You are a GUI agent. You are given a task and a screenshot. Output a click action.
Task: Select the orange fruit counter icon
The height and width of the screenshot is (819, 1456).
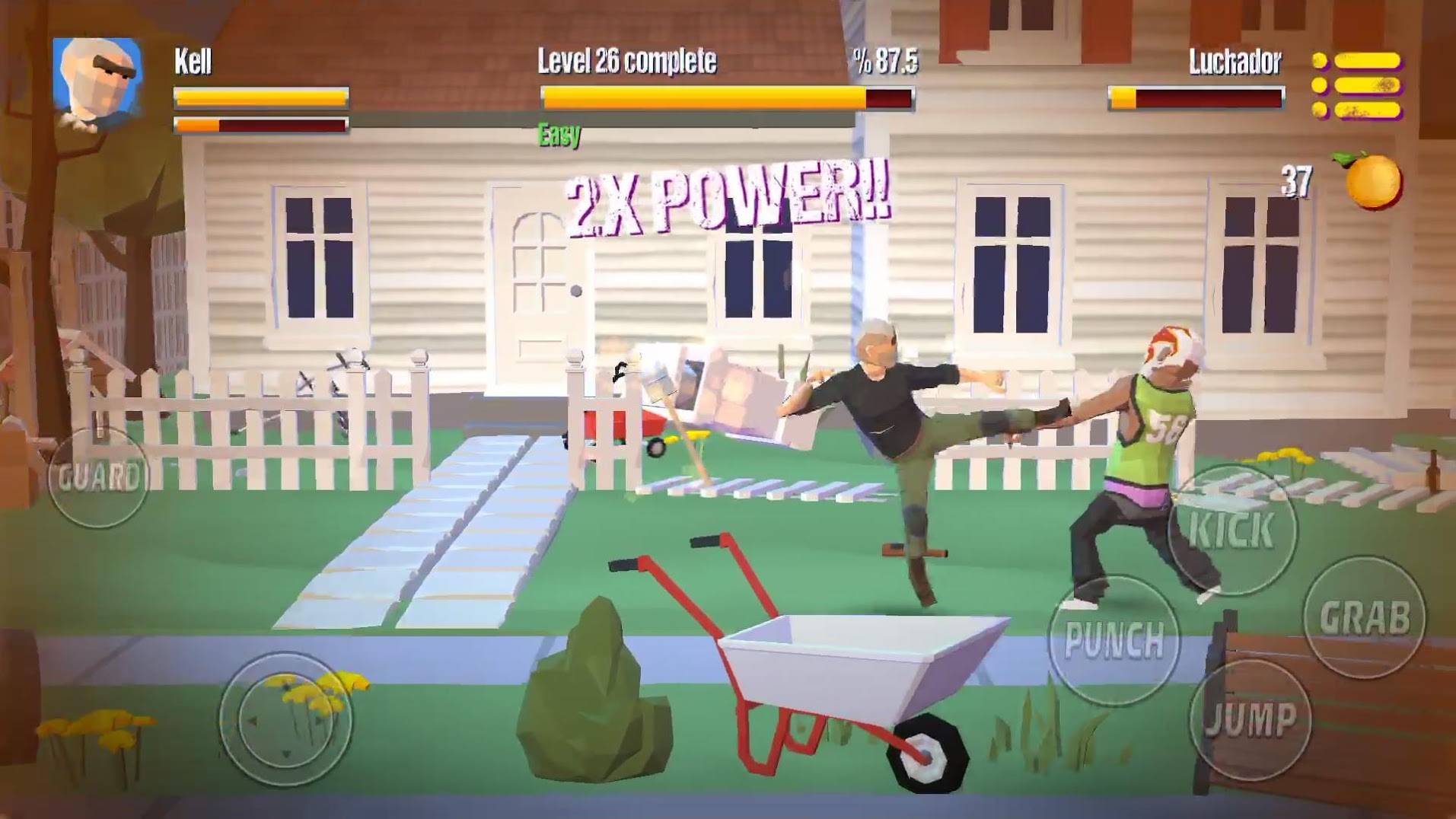[1372, 181]
